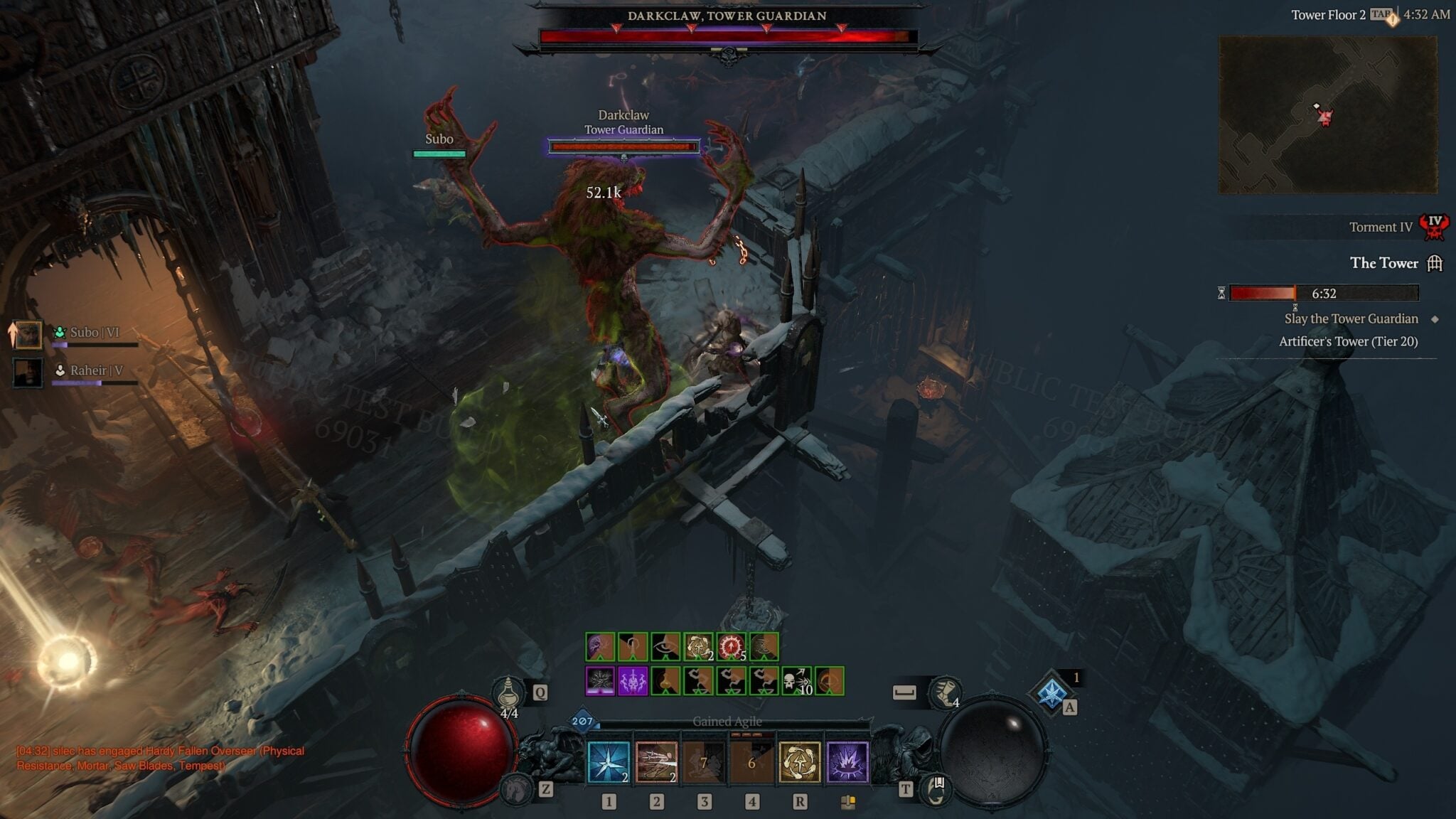Toggle the skill on cooldown showing 7
The height and width of the screenshot is (819, 1456).
pos(704,761)
